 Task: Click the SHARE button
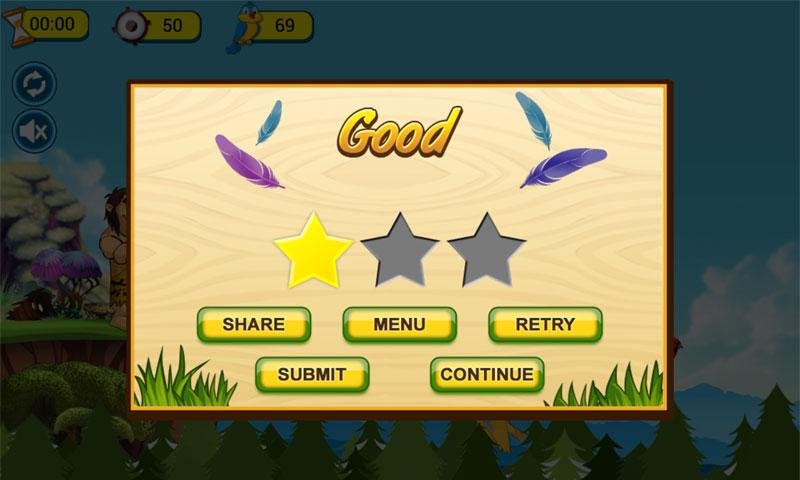[x=254, y=325]
